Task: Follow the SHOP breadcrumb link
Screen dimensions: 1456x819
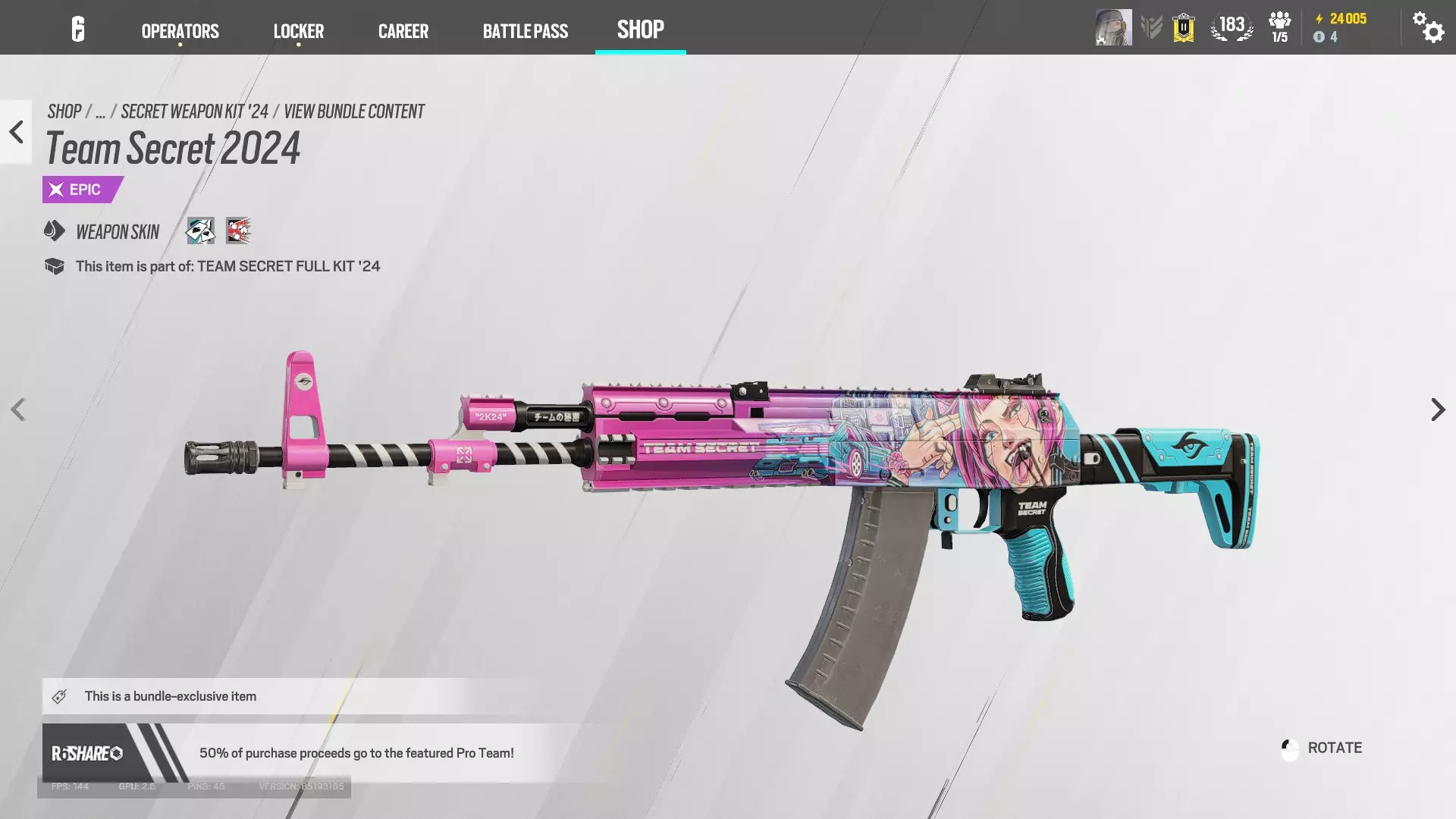Action: [x=64, y=111]
